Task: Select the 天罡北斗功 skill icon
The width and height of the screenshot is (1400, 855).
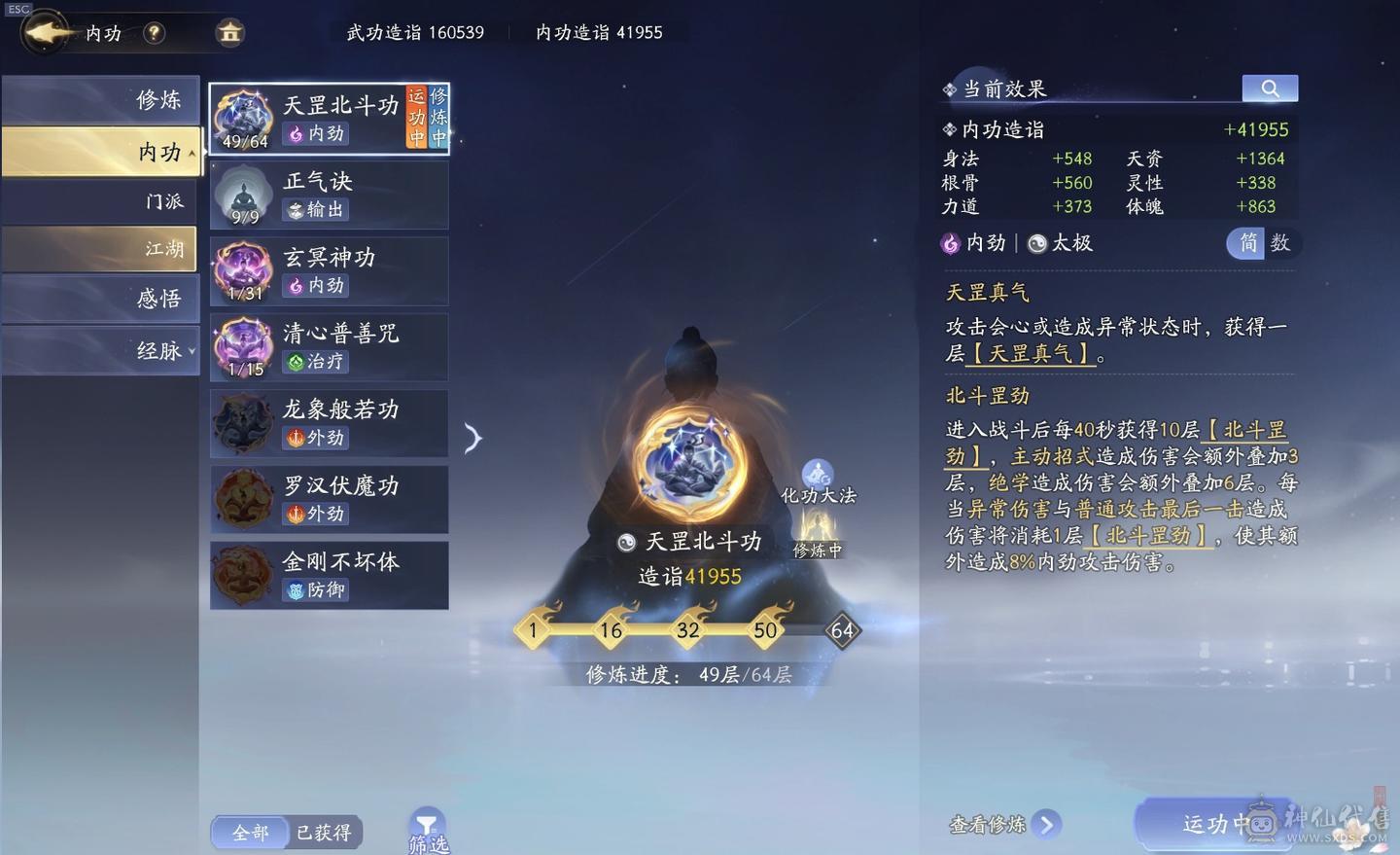Action: pyautogui.click(x=241, y=117)
